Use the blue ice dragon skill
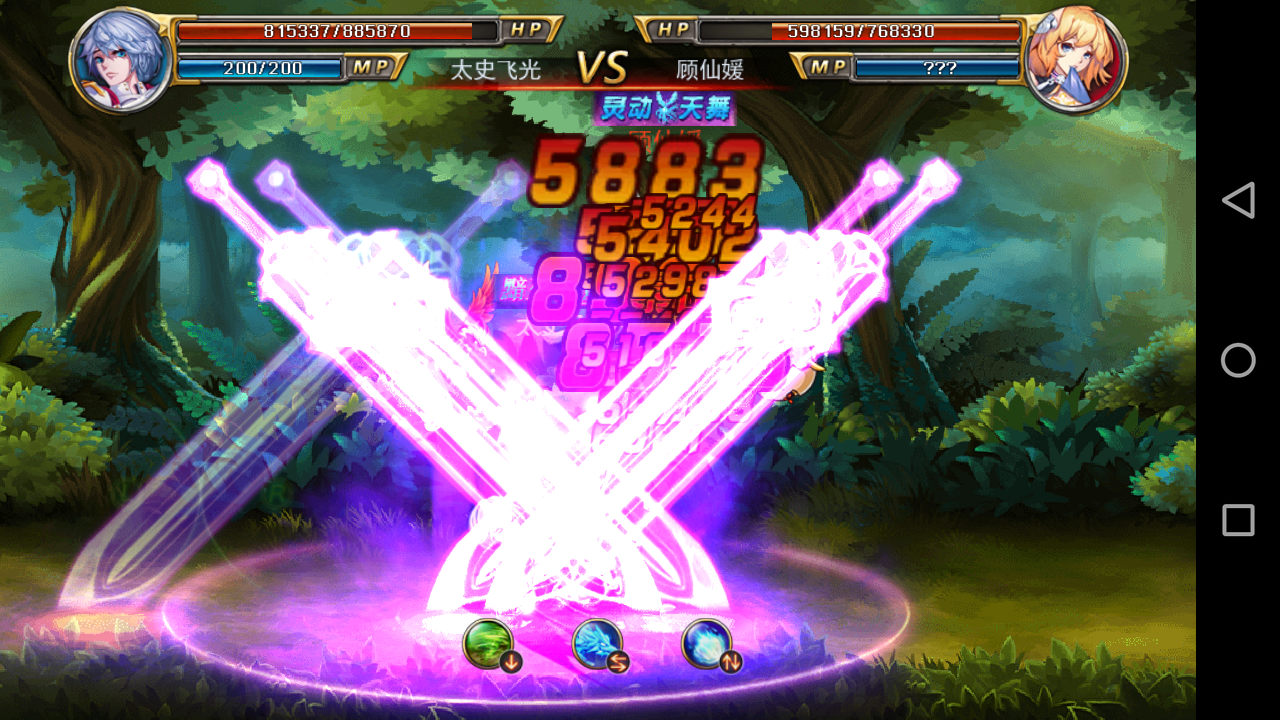Image resolution: width=1280 pixels, height=720 pixels. pyautogui.click(x=597, y=643)
